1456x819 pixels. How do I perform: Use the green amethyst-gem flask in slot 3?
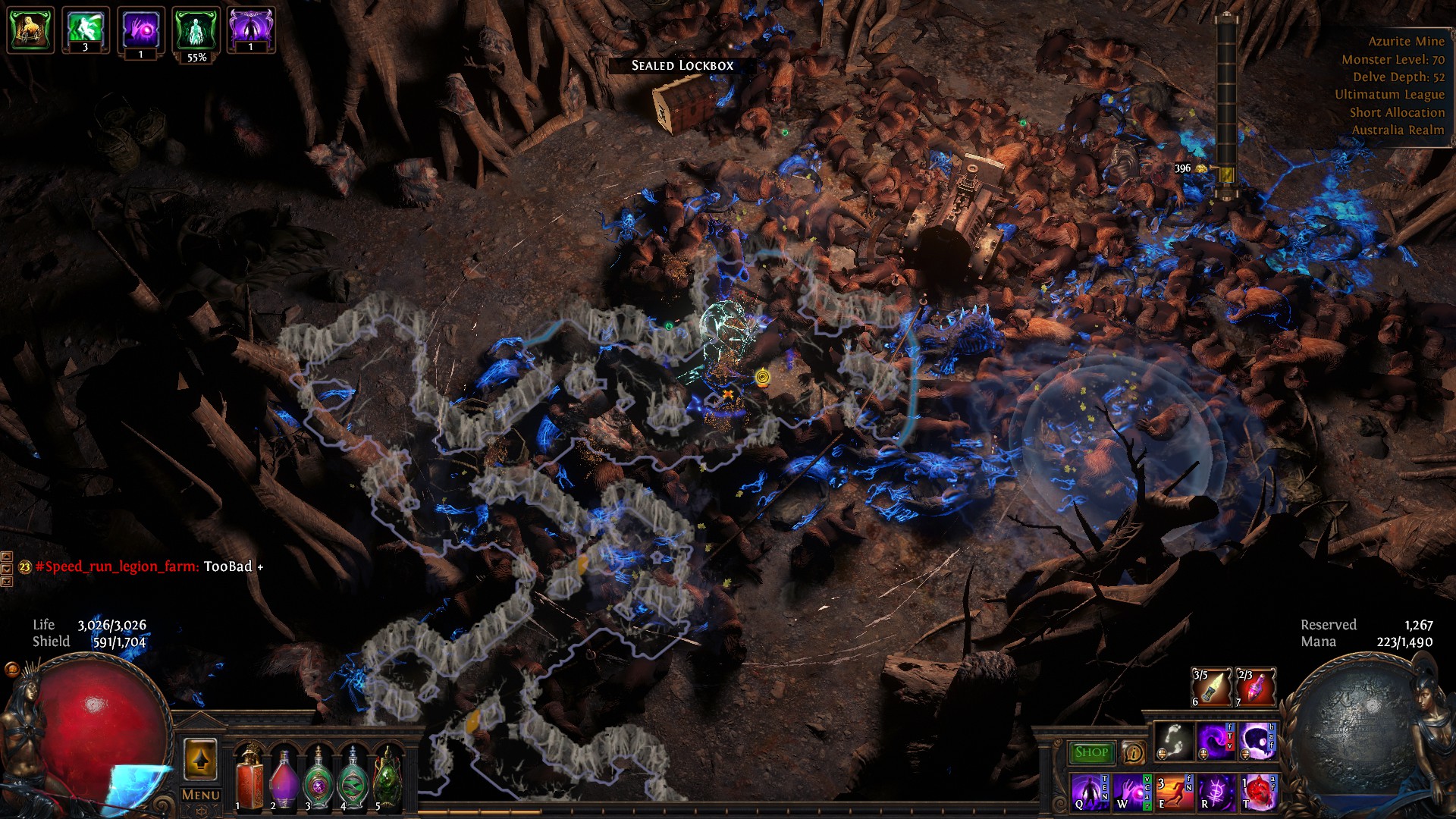tap(318, 781)
